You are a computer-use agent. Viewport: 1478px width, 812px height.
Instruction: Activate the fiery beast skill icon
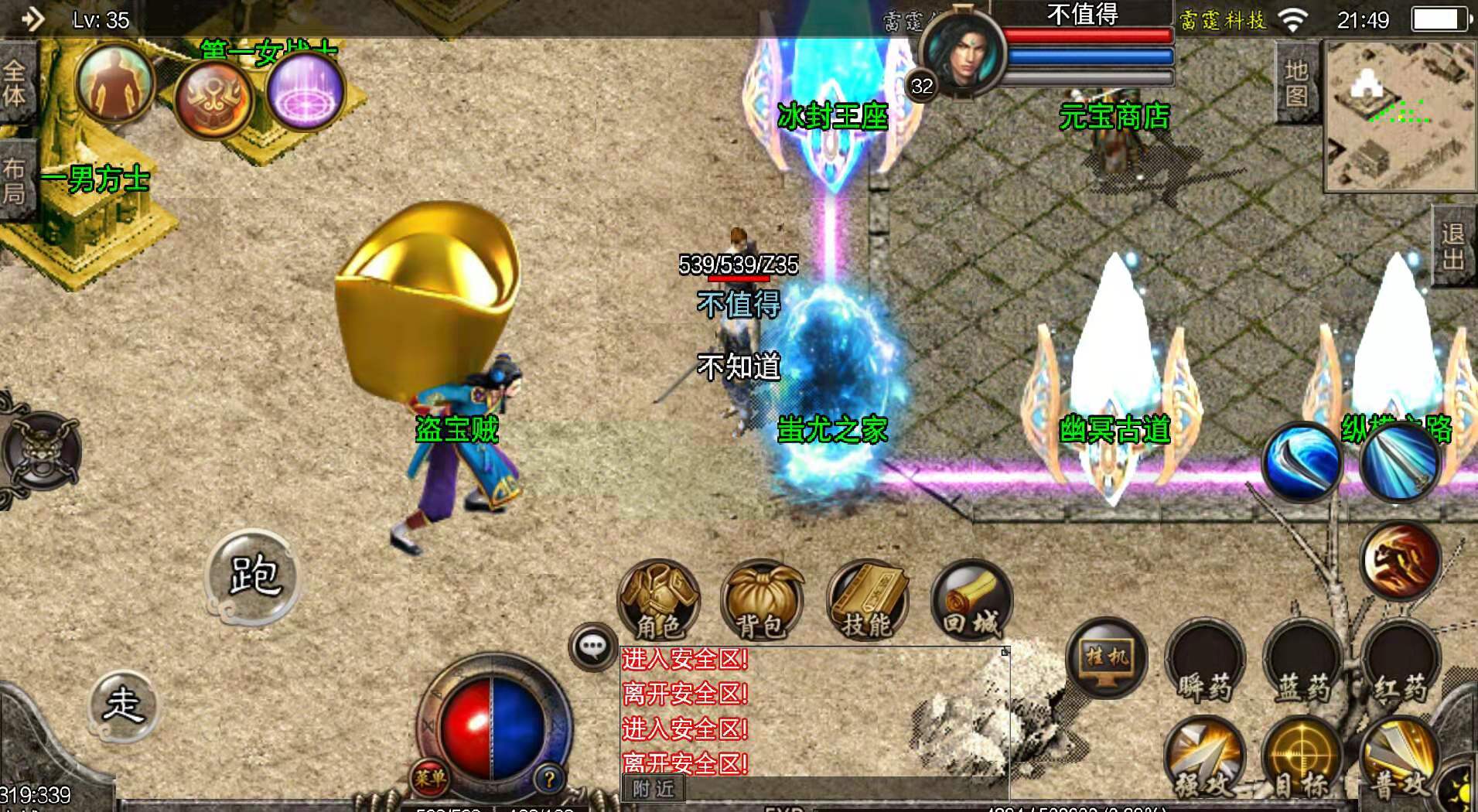pyautogui.click(x=1399, y=560)
